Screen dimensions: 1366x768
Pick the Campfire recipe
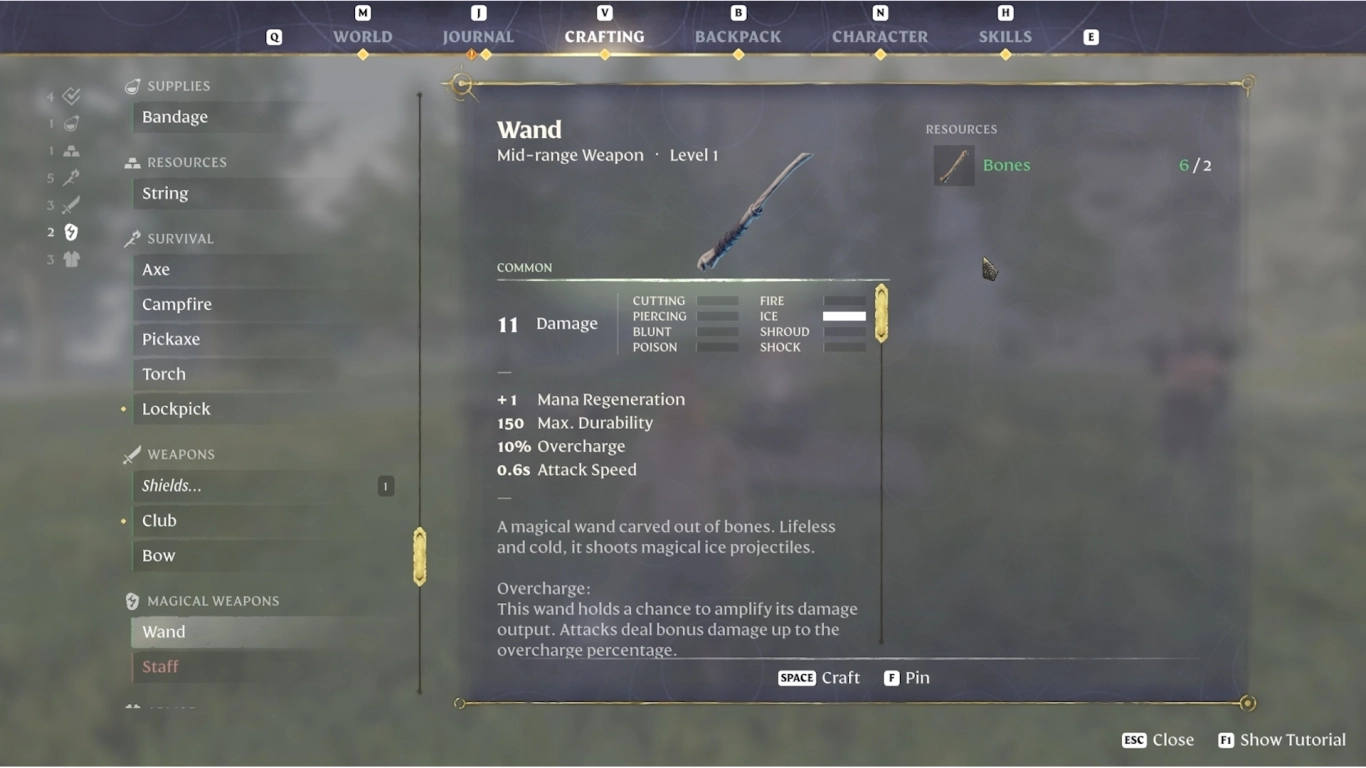[177, 305]
